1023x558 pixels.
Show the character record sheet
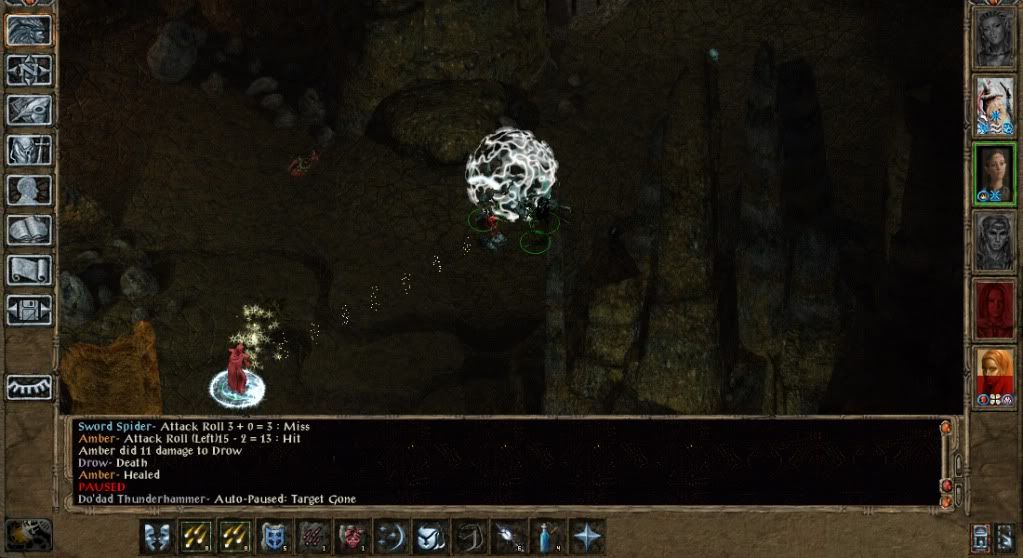pos(29,189)
